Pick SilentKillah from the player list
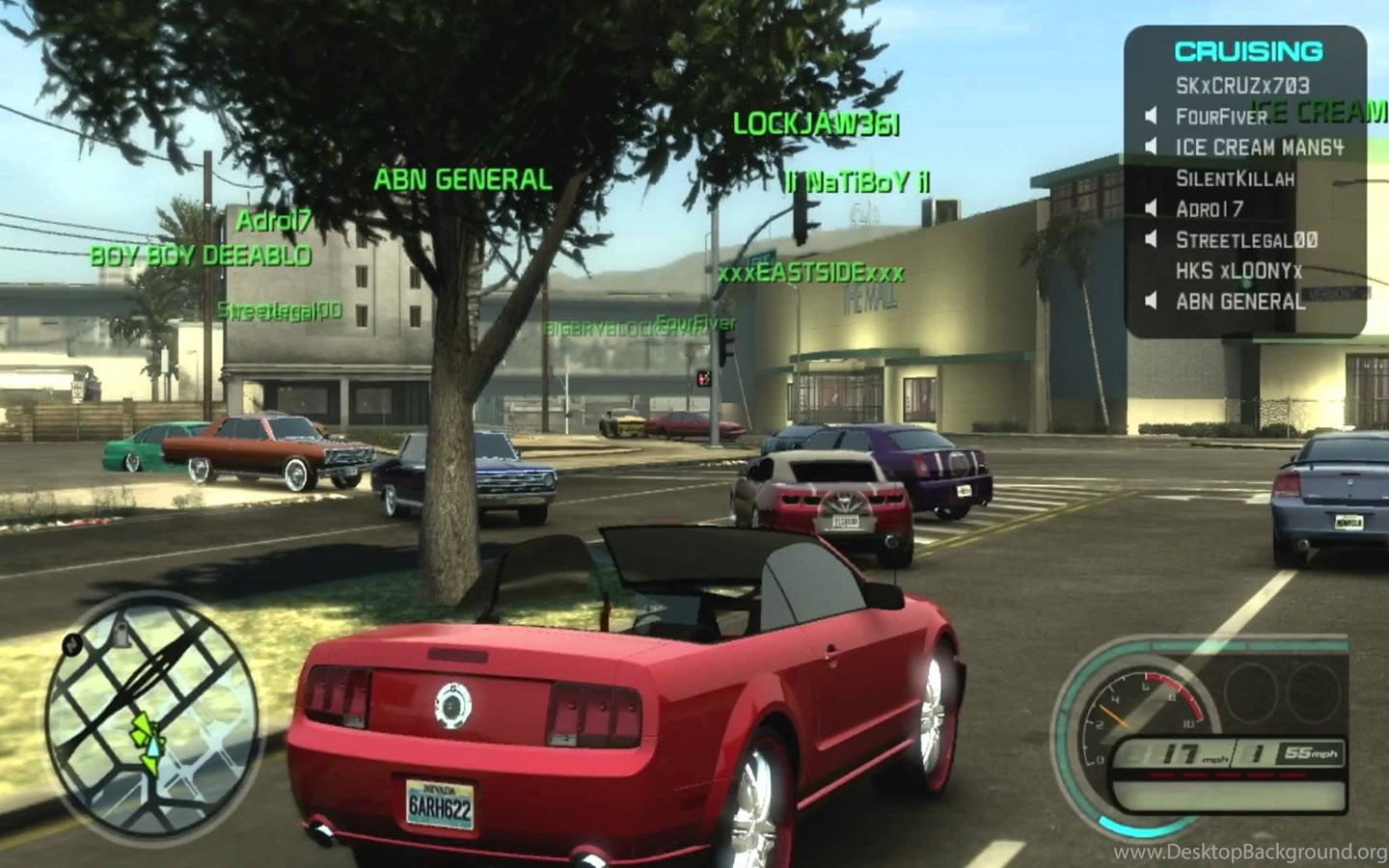1389x868 pixels. [1235, 178]
